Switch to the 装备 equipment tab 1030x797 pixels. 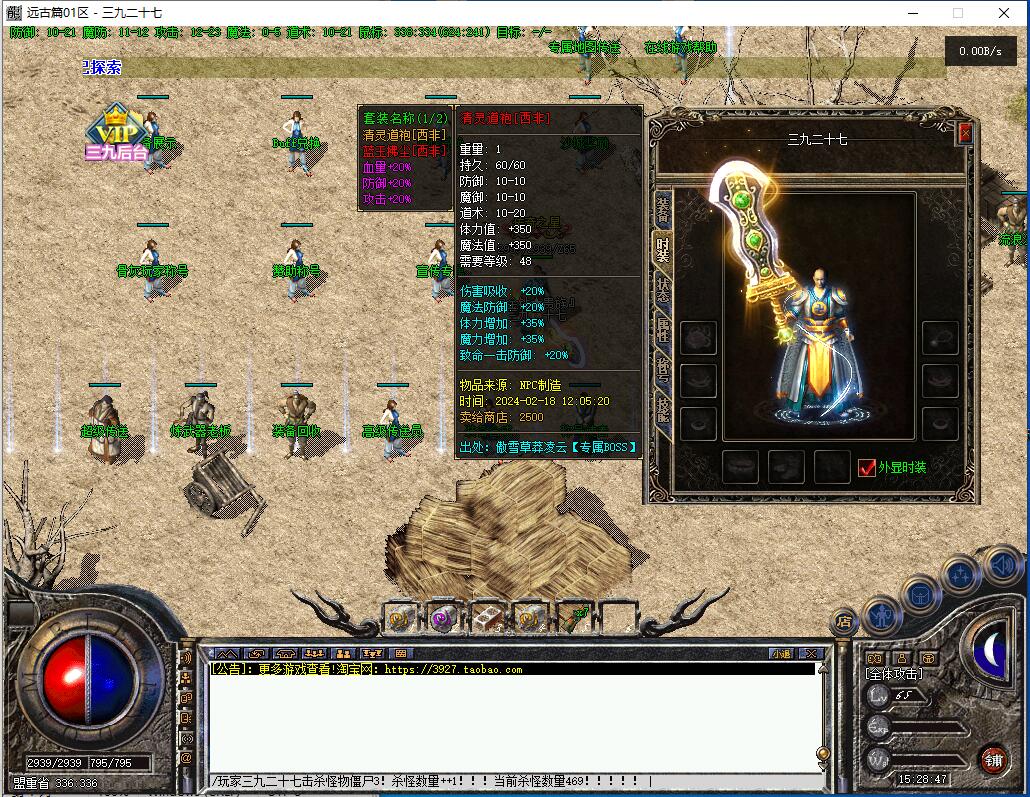[663, 210]
